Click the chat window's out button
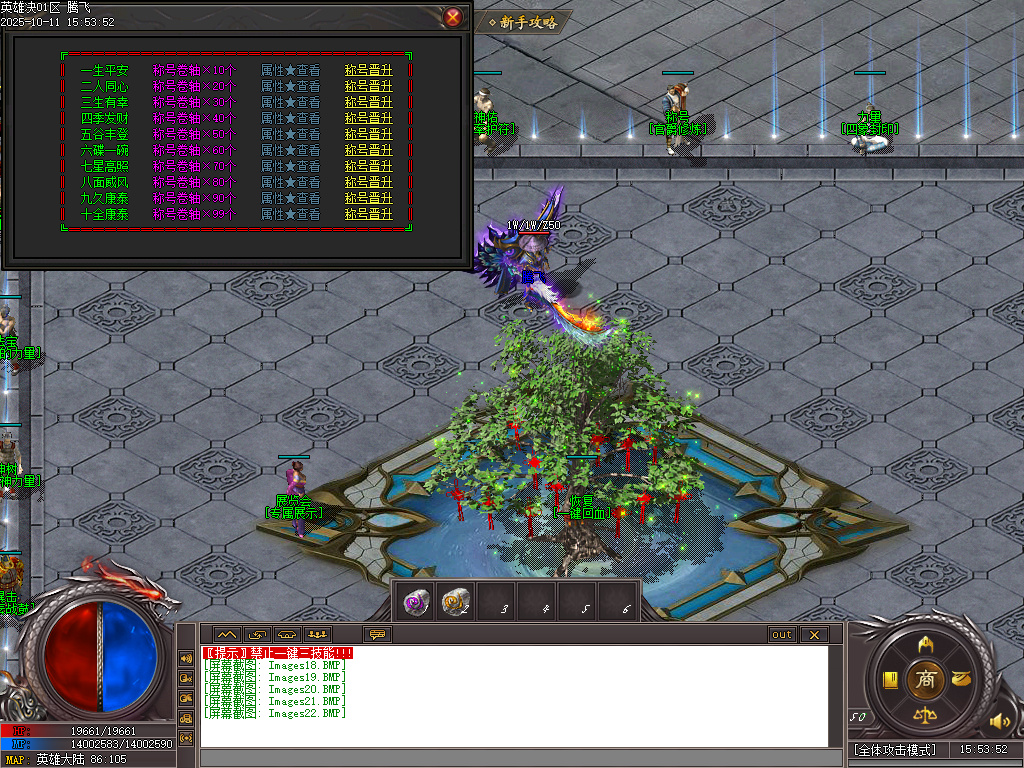This screenshot has height=768, width=1024. (x=782, y=635)
